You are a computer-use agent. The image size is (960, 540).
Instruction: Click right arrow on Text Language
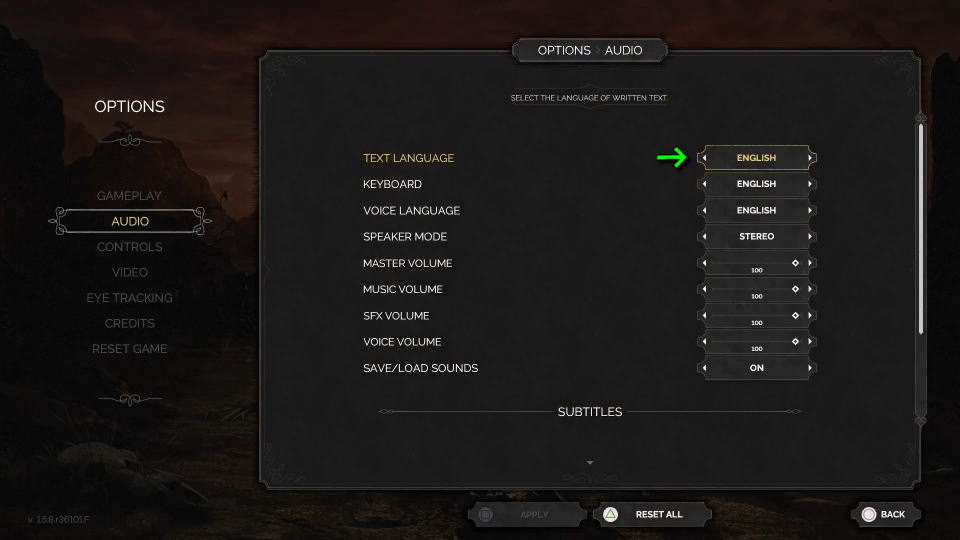811,158
